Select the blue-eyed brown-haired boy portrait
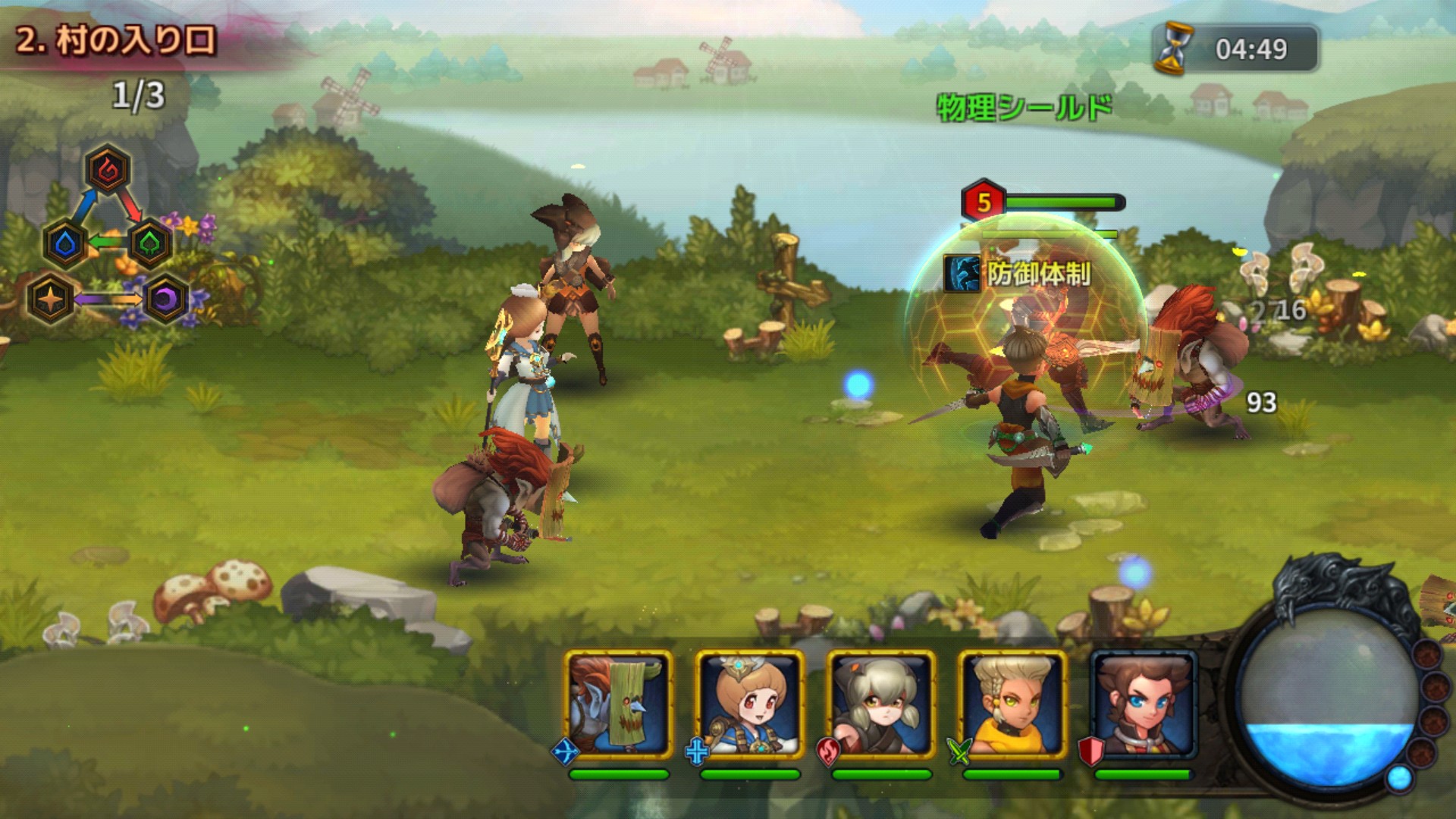The height and width of the screenshot is (819, 1456). 1144,705
